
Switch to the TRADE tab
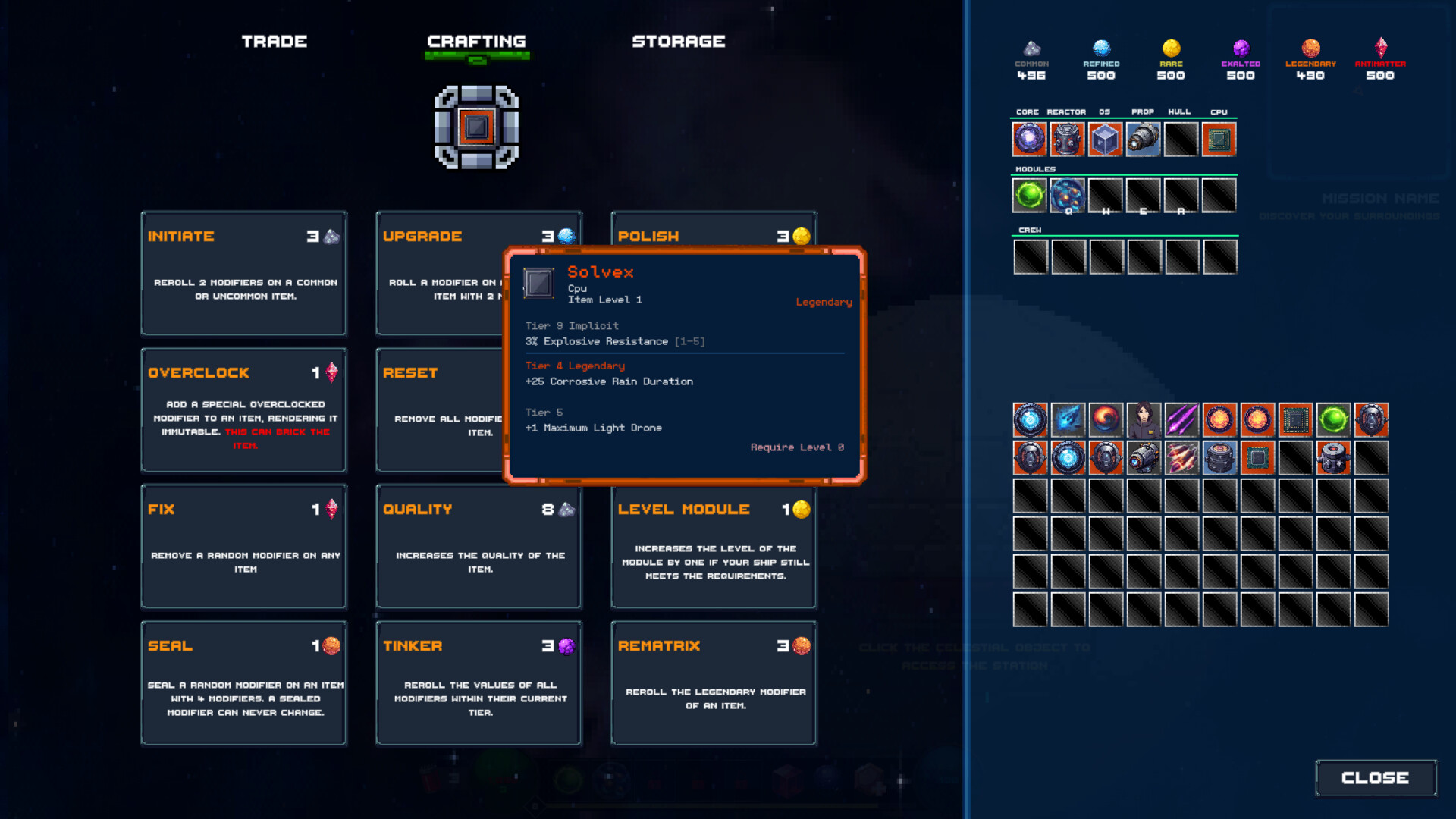(275, 42)
